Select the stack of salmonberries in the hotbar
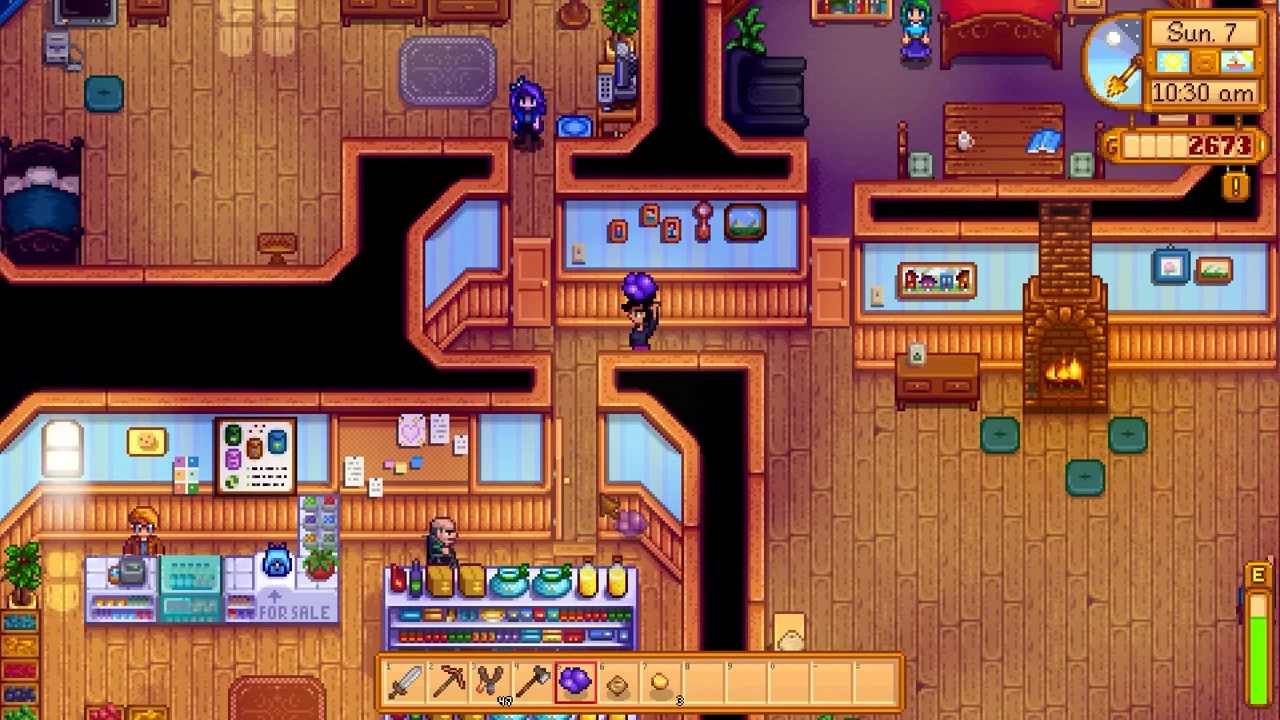Screen dimensions: 1280x720 (575, 682)
